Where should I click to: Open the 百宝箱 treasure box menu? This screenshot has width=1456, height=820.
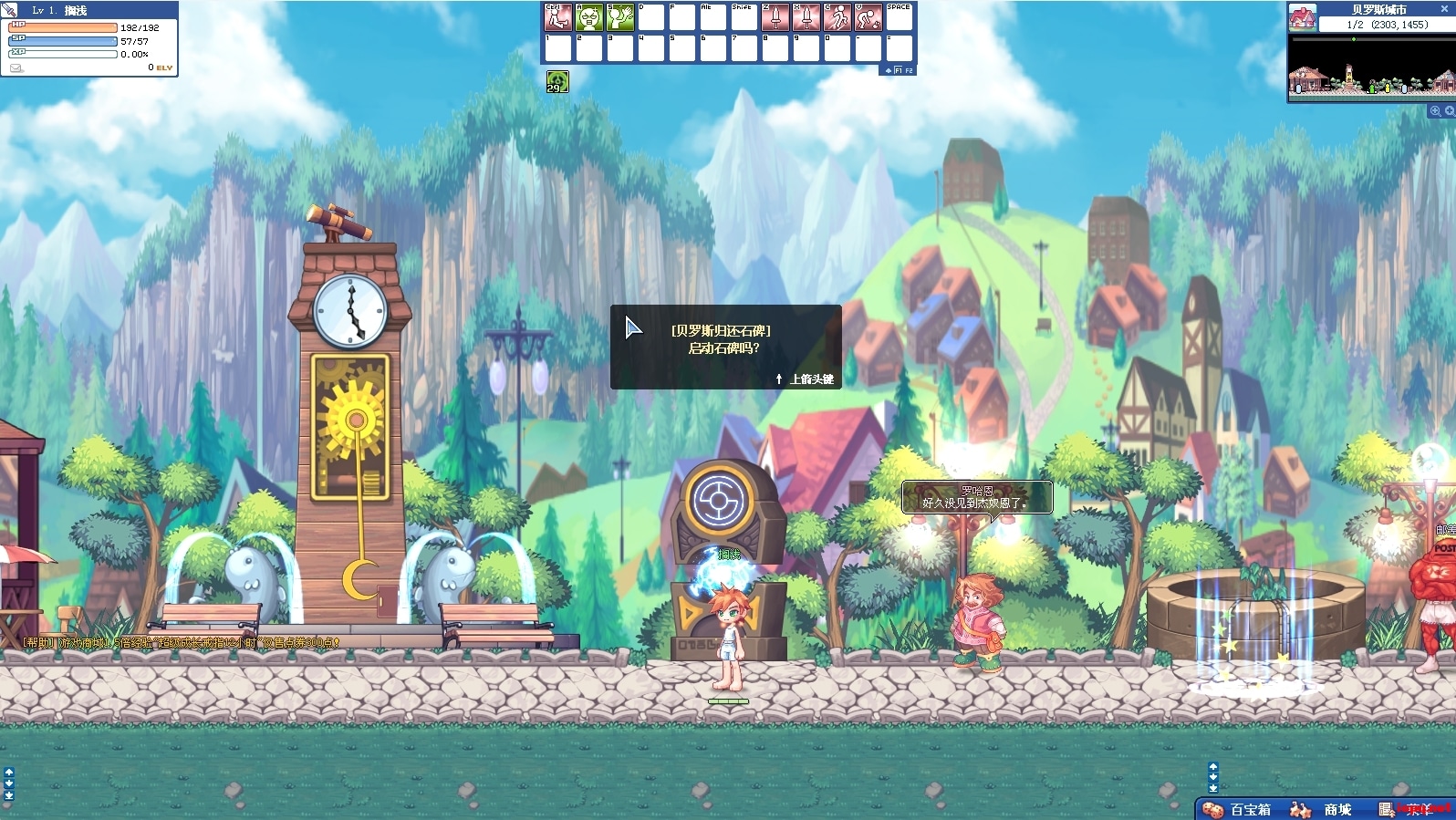pyautogui.click(x=1238, y=810)
